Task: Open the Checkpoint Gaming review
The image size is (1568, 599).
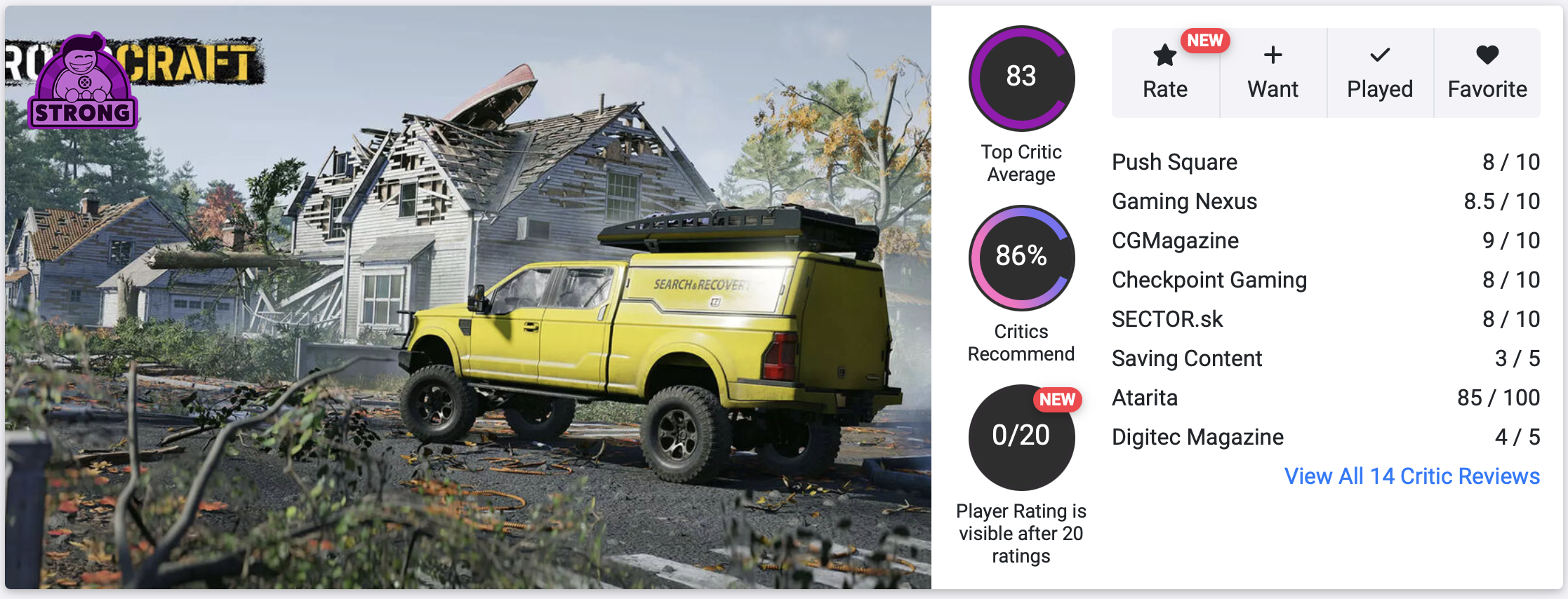Action: pos(1209,280)
